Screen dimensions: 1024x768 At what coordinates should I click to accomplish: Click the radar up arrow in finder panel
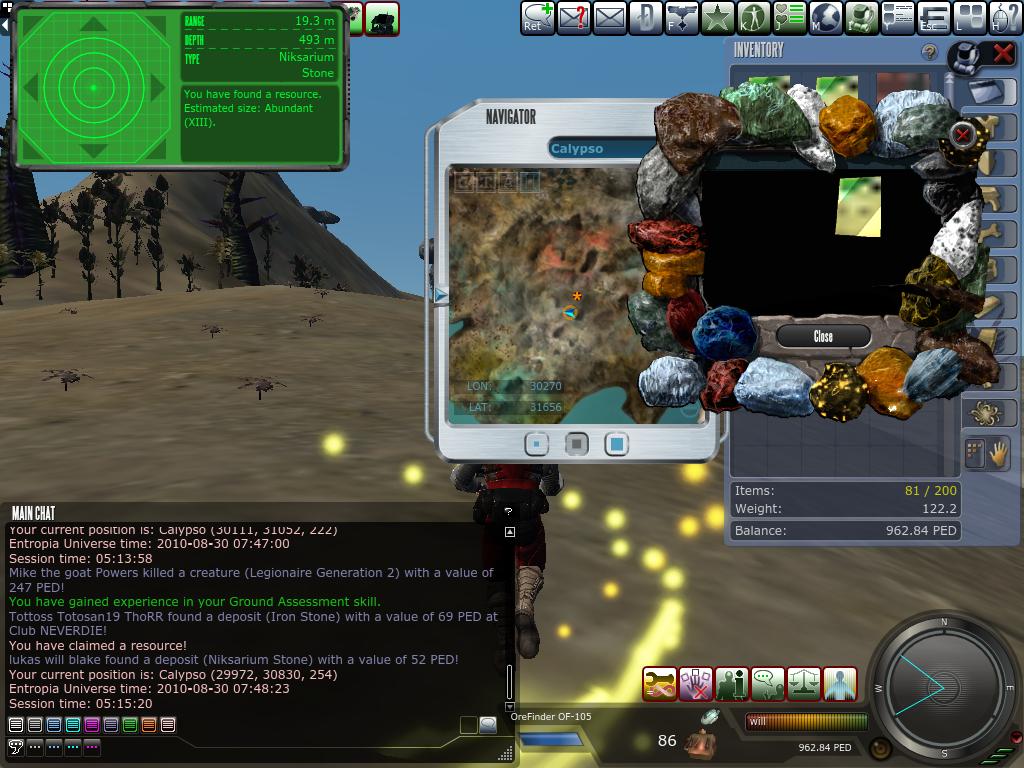point(93,25)
